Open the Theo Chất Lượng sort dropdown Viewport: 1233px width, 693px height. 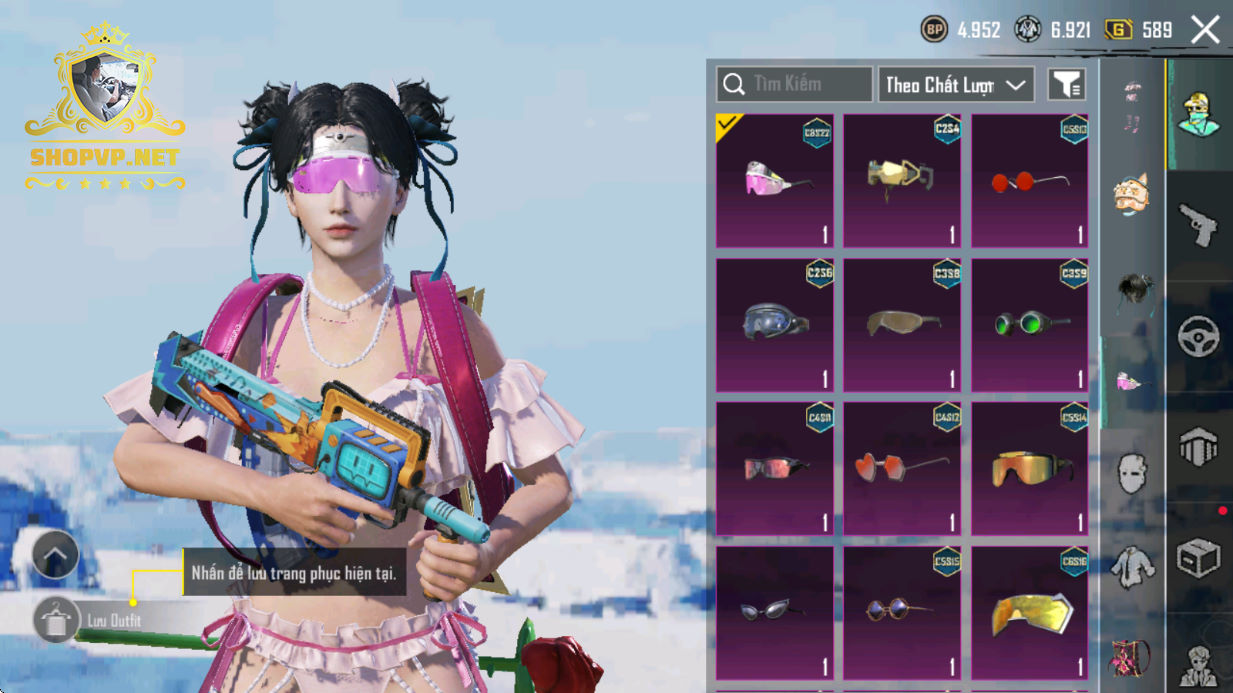[x=955, y=85]
